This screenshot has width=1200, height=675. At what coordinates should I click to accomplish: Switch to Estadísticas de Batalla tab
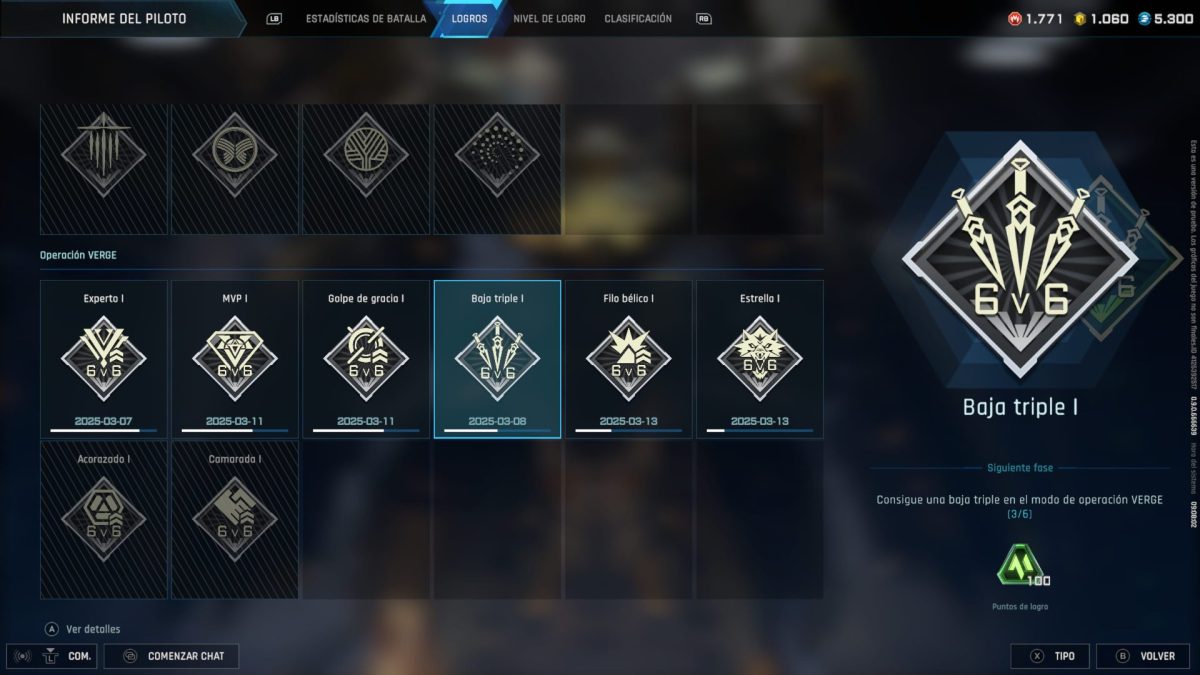click(x=365, y=19)
